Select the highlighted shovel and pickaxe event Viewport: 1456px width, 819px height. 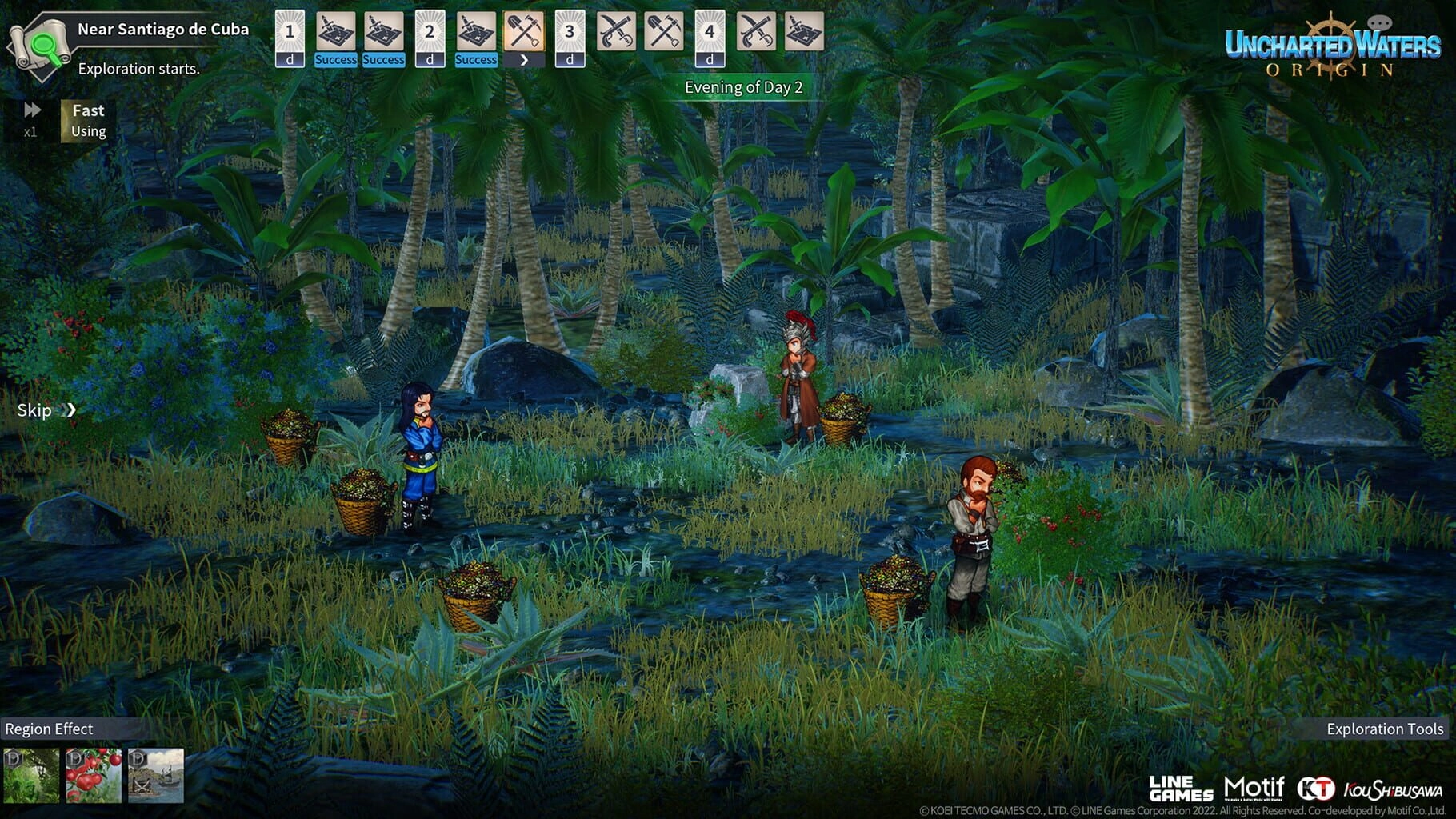point(524,33)
